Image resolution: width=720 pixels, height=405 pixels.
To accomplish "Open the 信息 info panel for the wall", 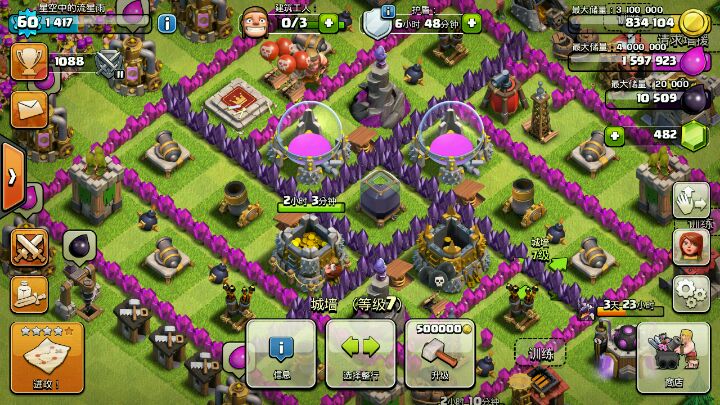I will coord(281,353).
